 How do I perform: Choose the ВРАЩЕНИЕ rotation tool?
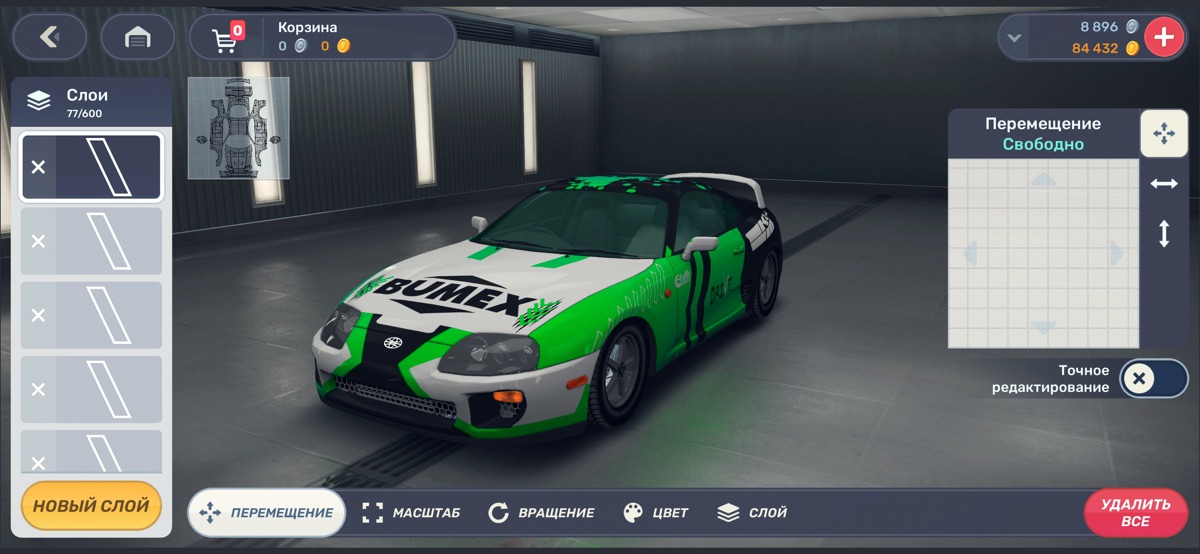[x=541, y=513]
